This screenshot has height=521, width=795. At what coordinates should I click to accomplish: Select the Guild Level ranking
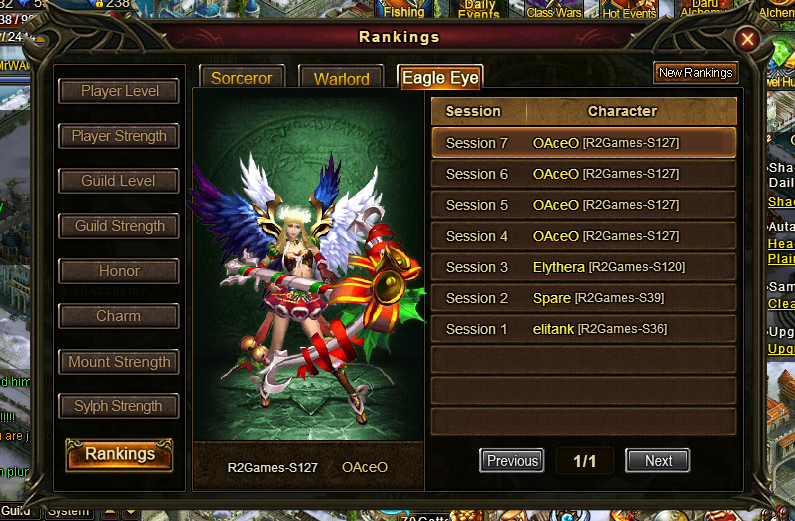pyautogui.click(x=120, y=181)
